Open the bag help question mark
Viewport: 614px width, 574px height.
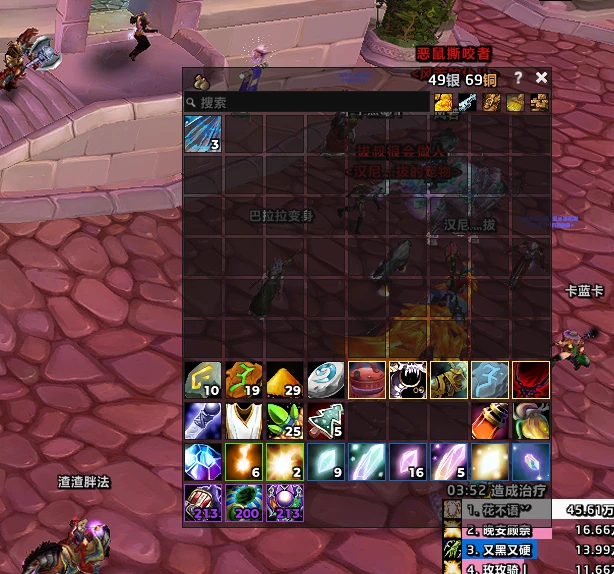(518, 78)
